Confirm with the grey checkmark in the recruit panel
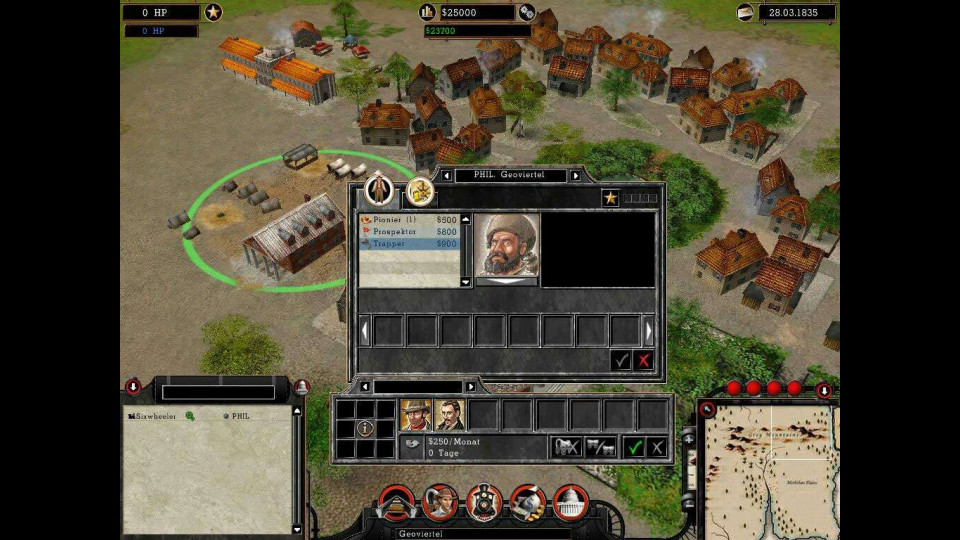This screenshot has height=540, width=960. click(x=621, y=360)
